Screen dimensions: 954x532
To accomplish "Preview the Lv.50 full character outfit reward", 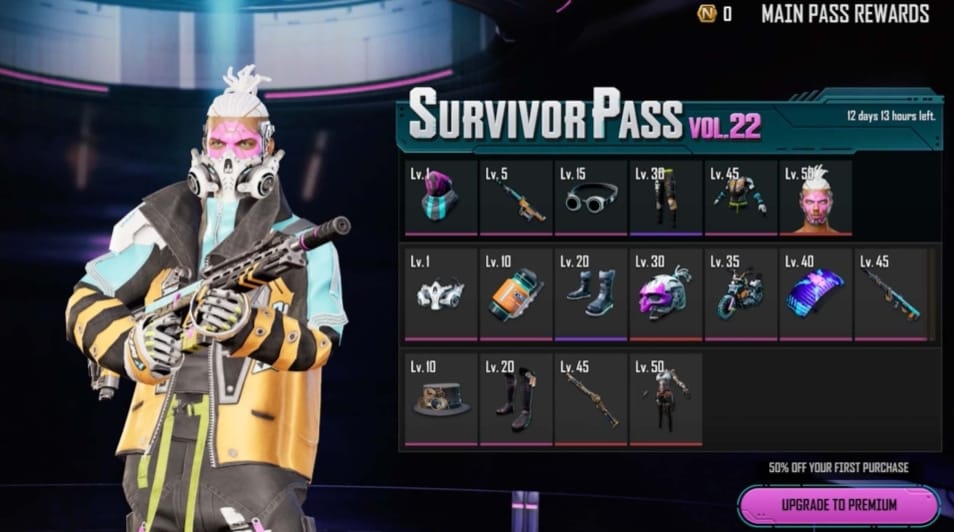I will click(x=666, y=398).
